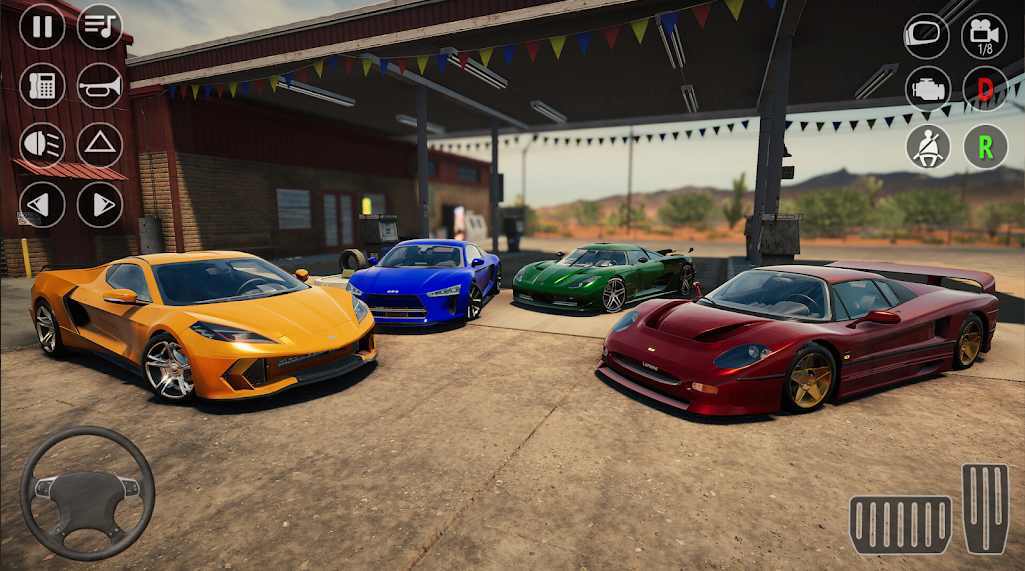This screenshot has width=1025, height=571.
Task: Hit the accelerator pedal
Action: pos(985,508)
